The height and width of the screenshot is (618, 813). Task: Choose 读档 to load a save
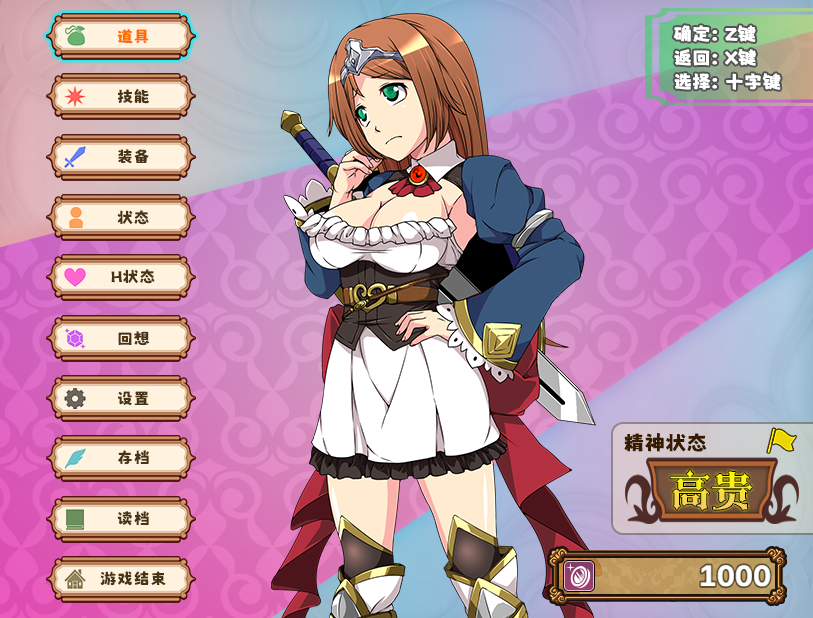[121, 519]
